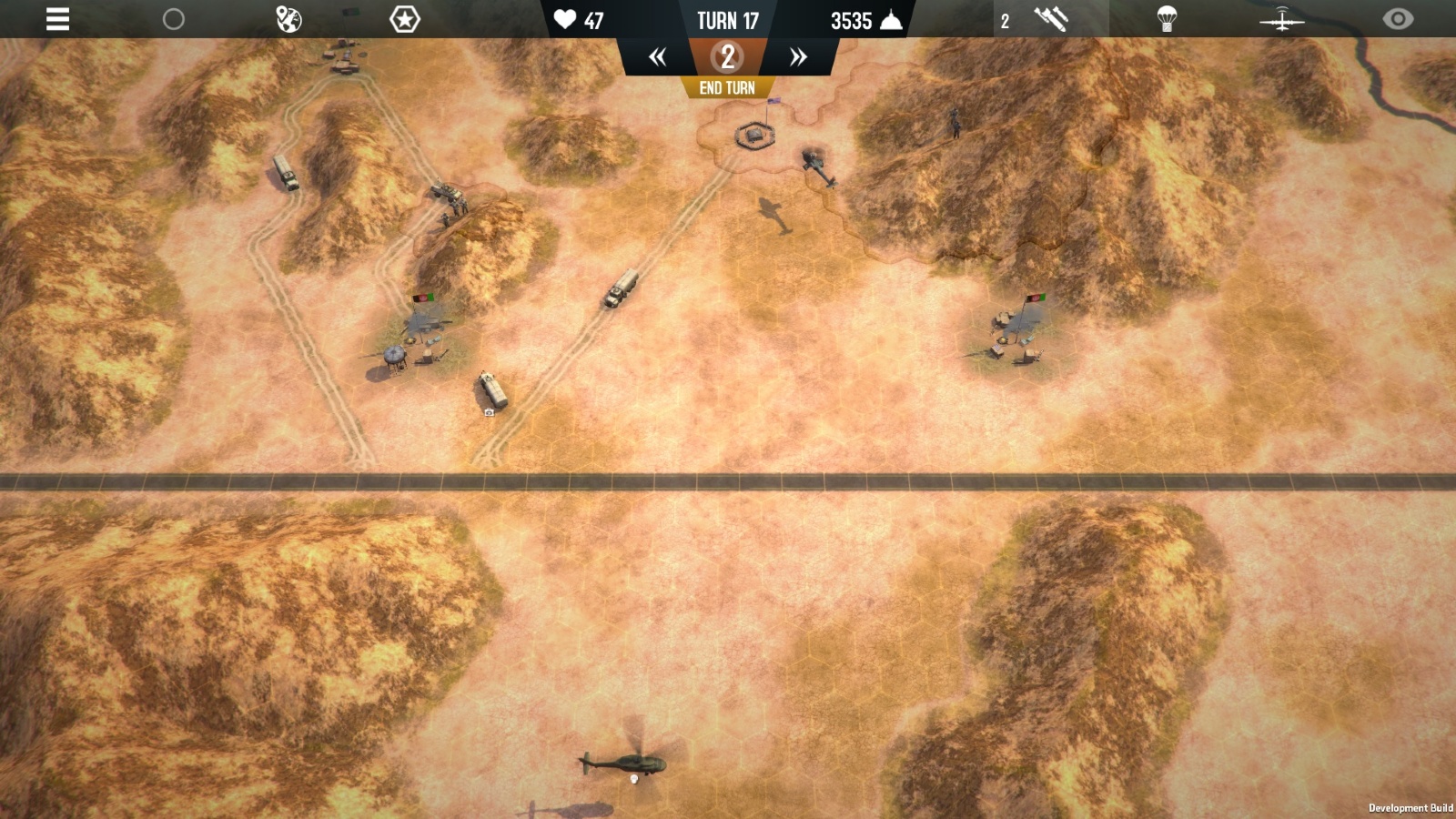Click the heart health indicator
The image size is (1456, 819).
pos(563,20)
